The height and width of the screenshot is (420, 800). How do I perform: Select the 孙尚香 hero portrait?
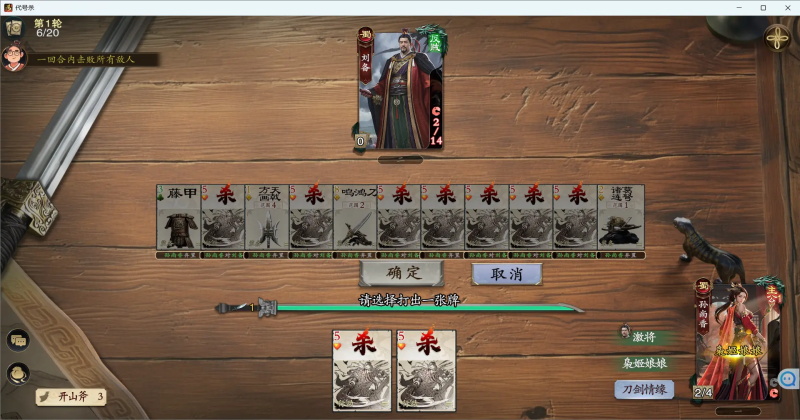click(740, 340)
